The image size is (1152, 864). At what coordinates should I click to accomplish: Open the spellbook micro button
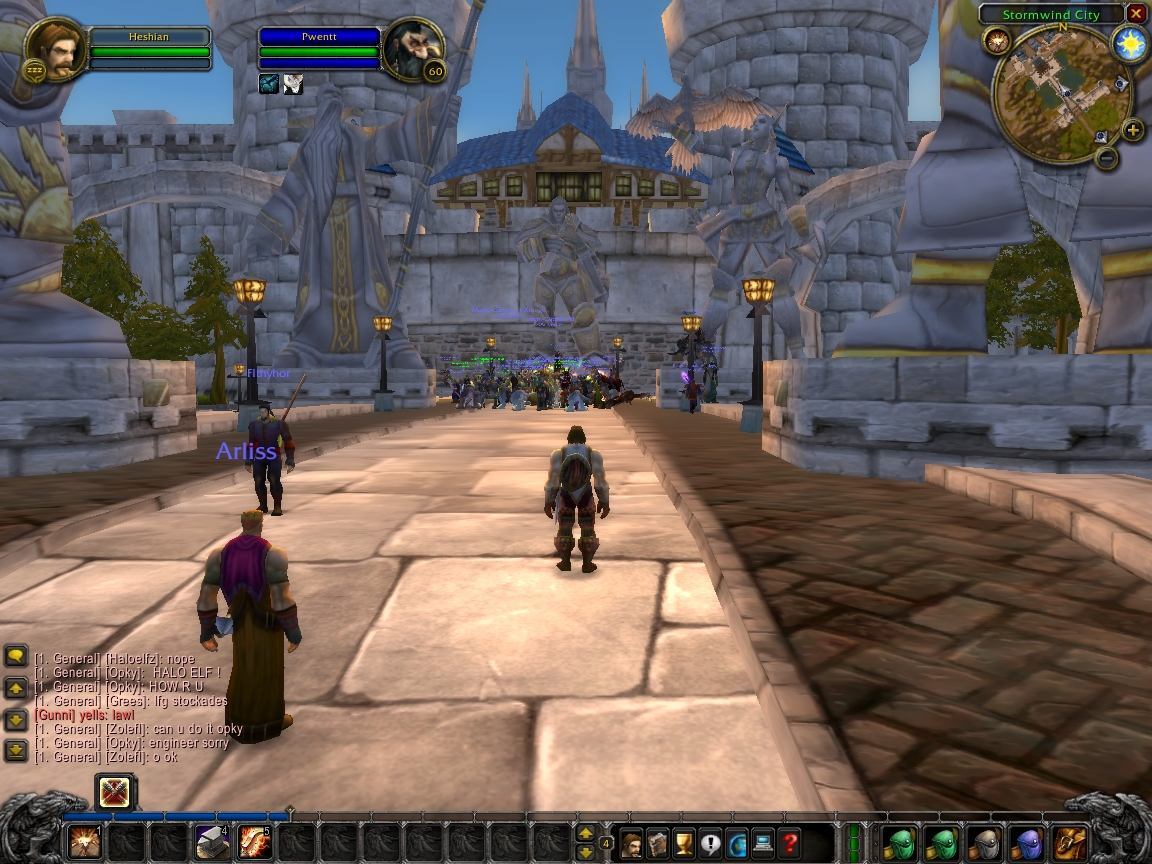pyautogui.click(x=658, y=843)
